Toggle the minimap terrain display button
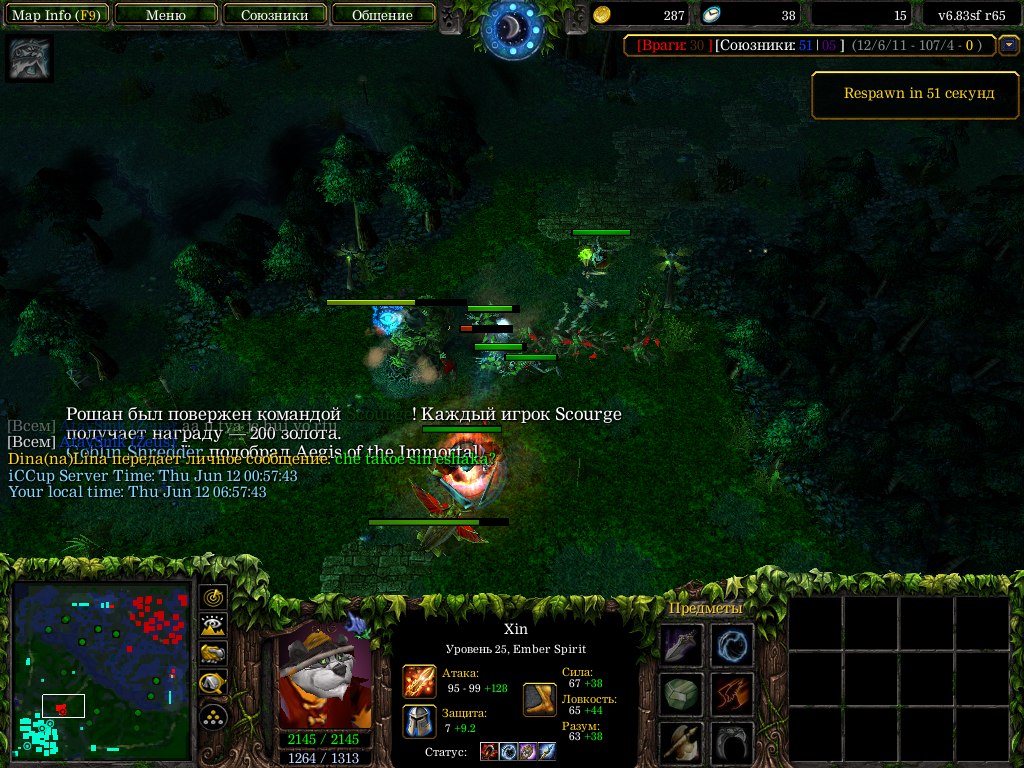 [213, 626]
